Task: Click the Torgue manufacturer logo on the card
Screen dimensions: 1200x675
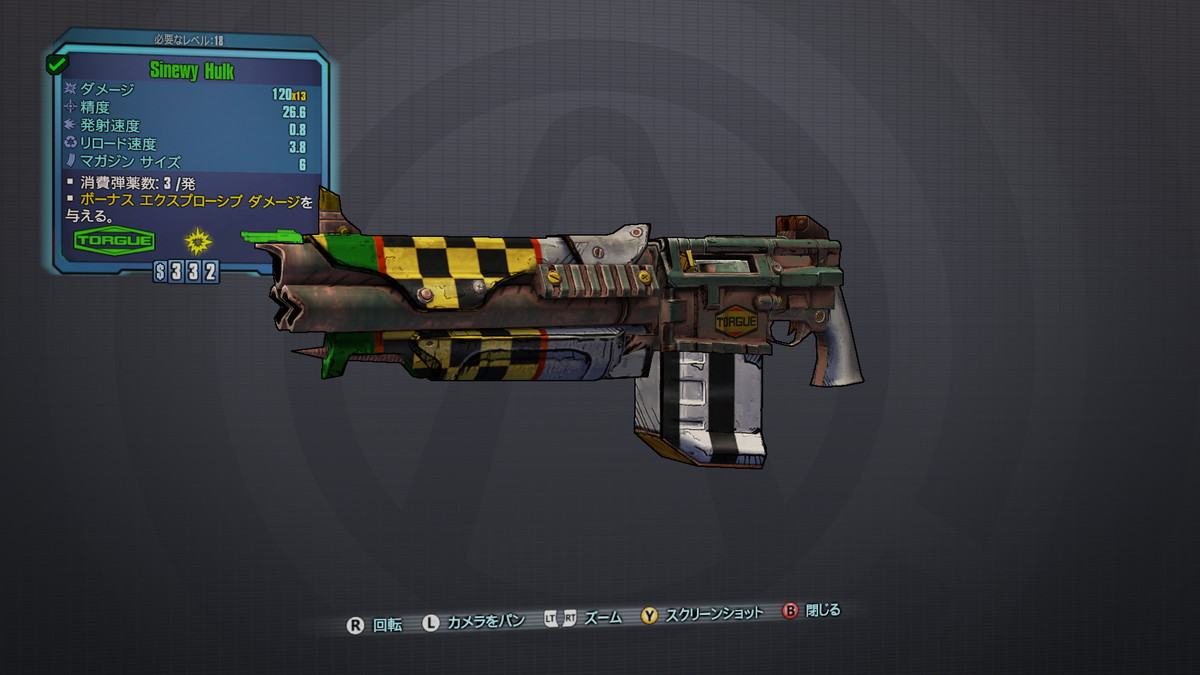Action: pyautogui.click(x=113, y=241)
